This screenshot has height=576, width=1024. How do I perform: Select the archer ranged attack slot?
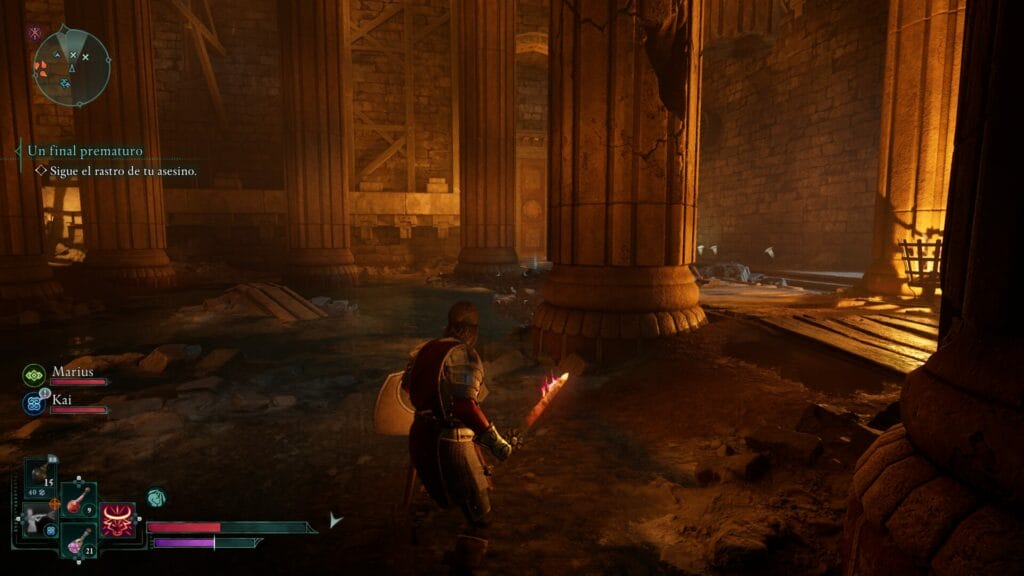[34, 519]
